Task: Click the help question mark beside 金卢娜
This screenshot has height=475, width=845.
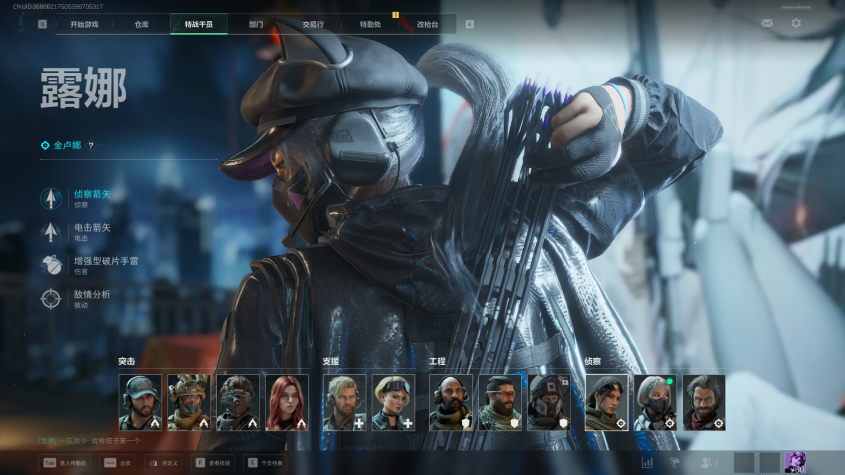Action: pos(91,145)
